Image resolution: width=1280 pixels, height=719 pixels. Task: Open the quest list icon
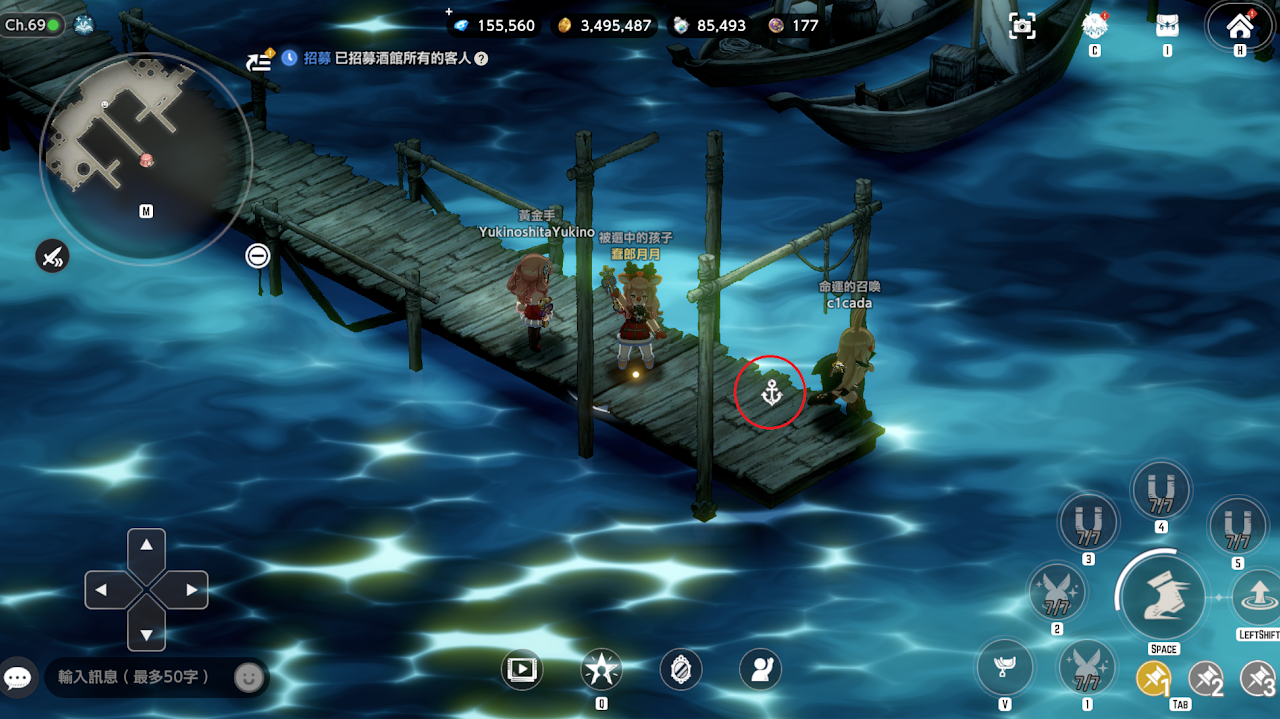(260, 60)
